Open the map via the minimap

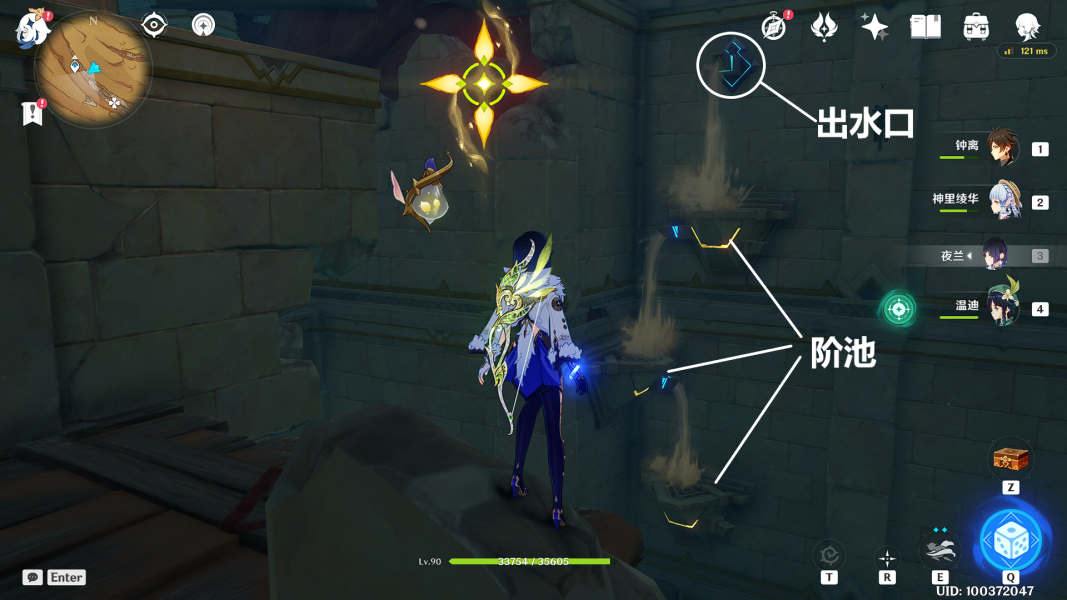tap(92, 73)
